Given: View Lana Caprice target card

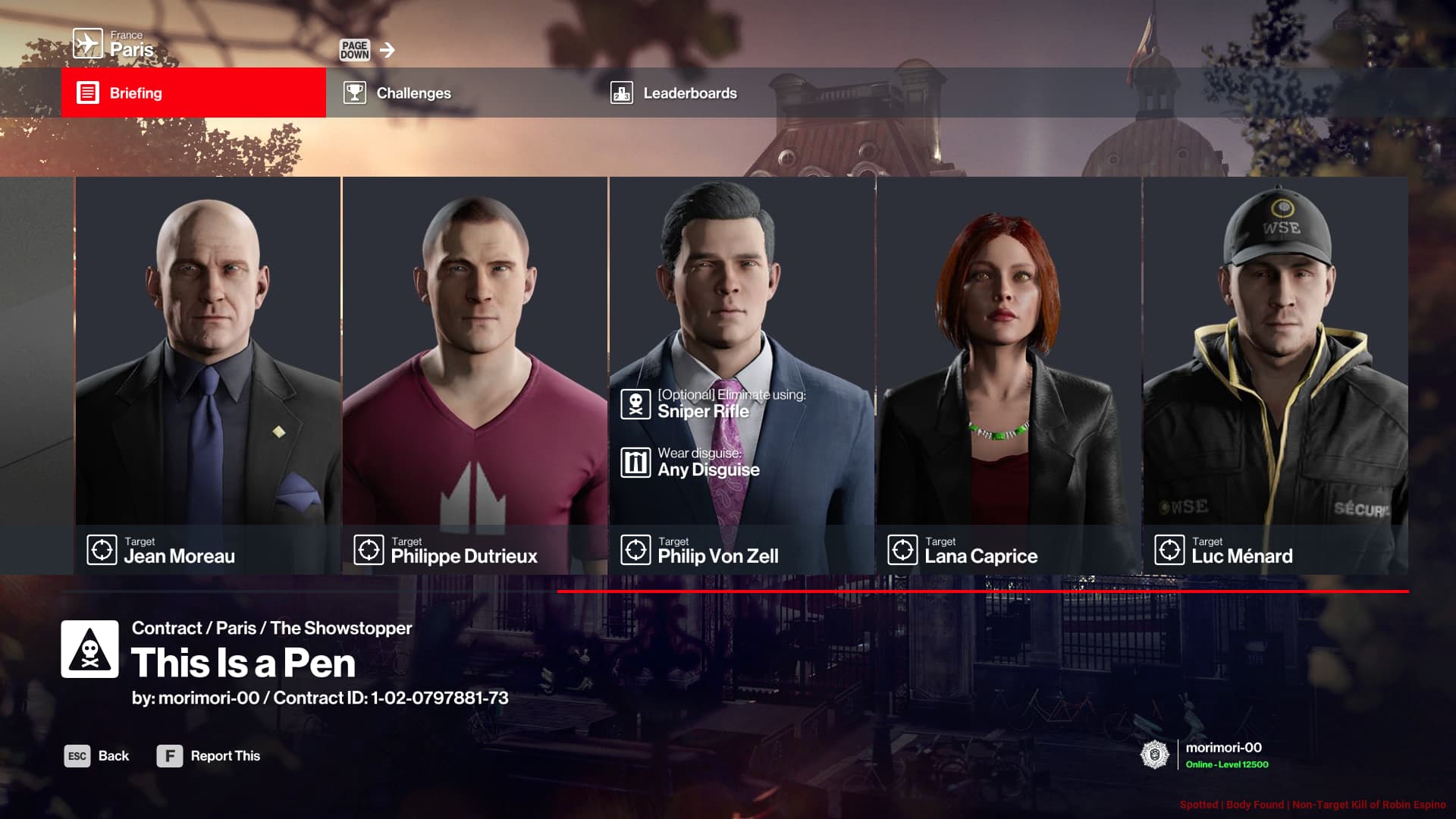Looking at the screenshot, I should pos(1009,375).
